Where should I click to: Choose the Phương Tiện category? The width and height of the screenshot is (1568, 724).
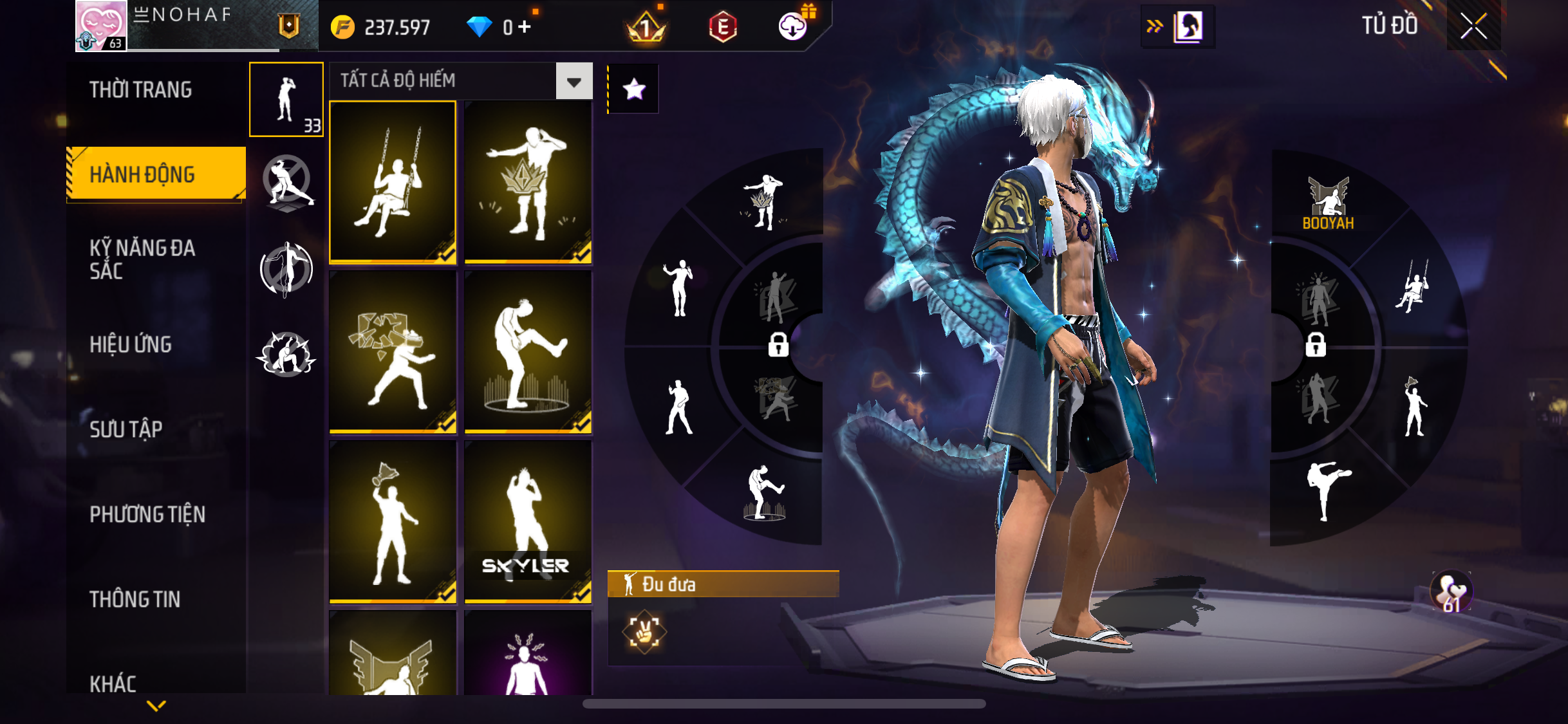(147, 514)
